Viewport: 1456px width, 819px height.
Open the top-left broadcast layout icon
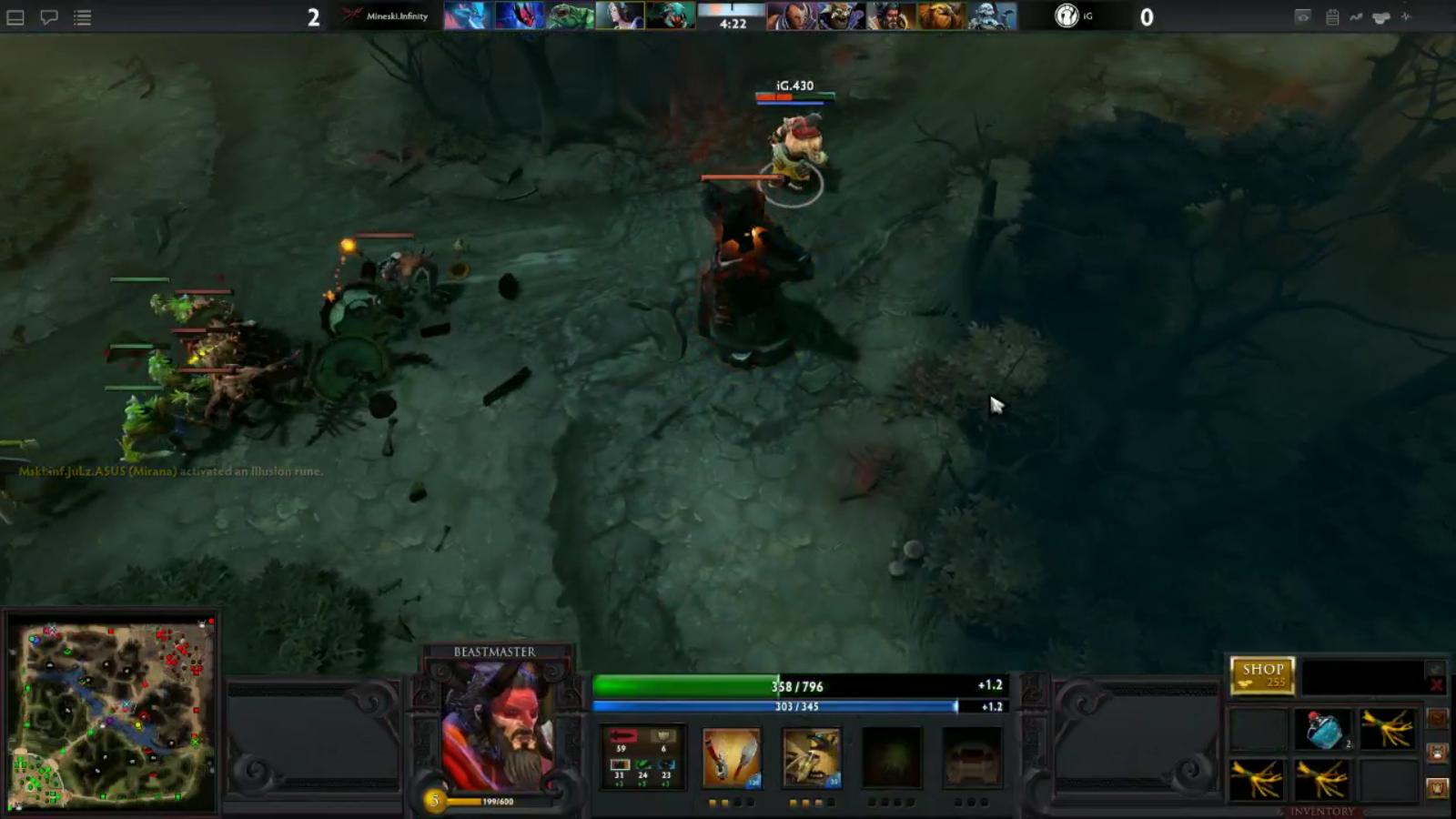(x=14, y=15)
